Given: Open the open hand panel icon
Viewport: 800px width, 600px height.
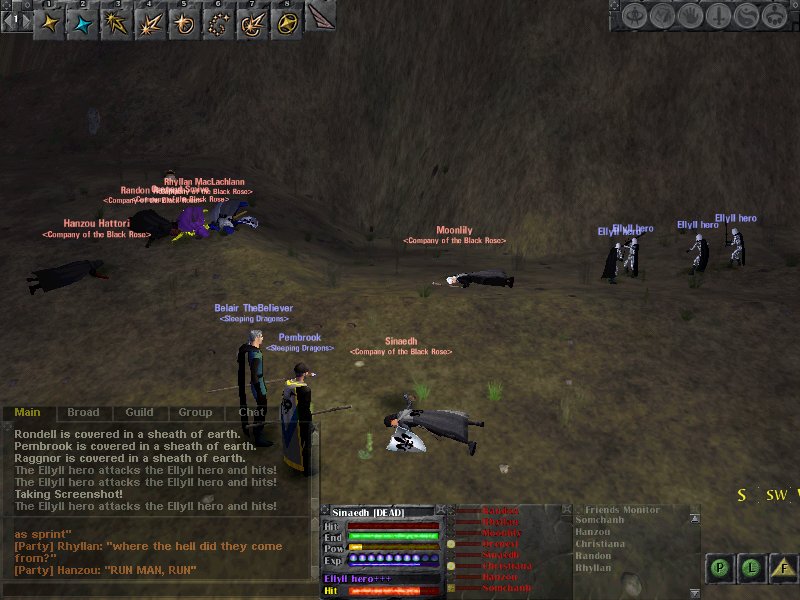Looking at the screenshot, I should 691,16.
